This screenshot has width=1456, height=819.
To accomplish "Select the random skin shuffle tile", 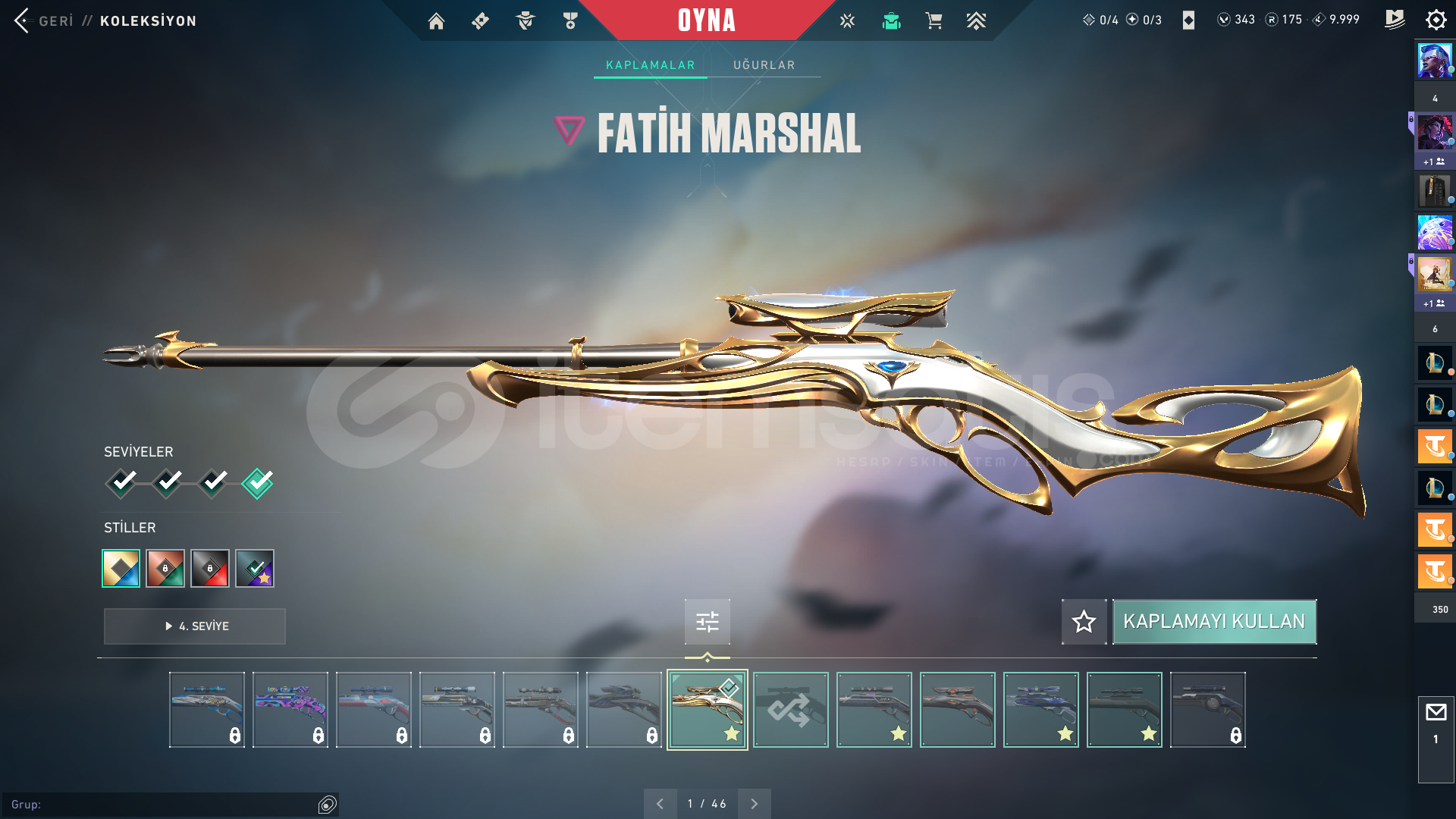I will pos(790,710).
